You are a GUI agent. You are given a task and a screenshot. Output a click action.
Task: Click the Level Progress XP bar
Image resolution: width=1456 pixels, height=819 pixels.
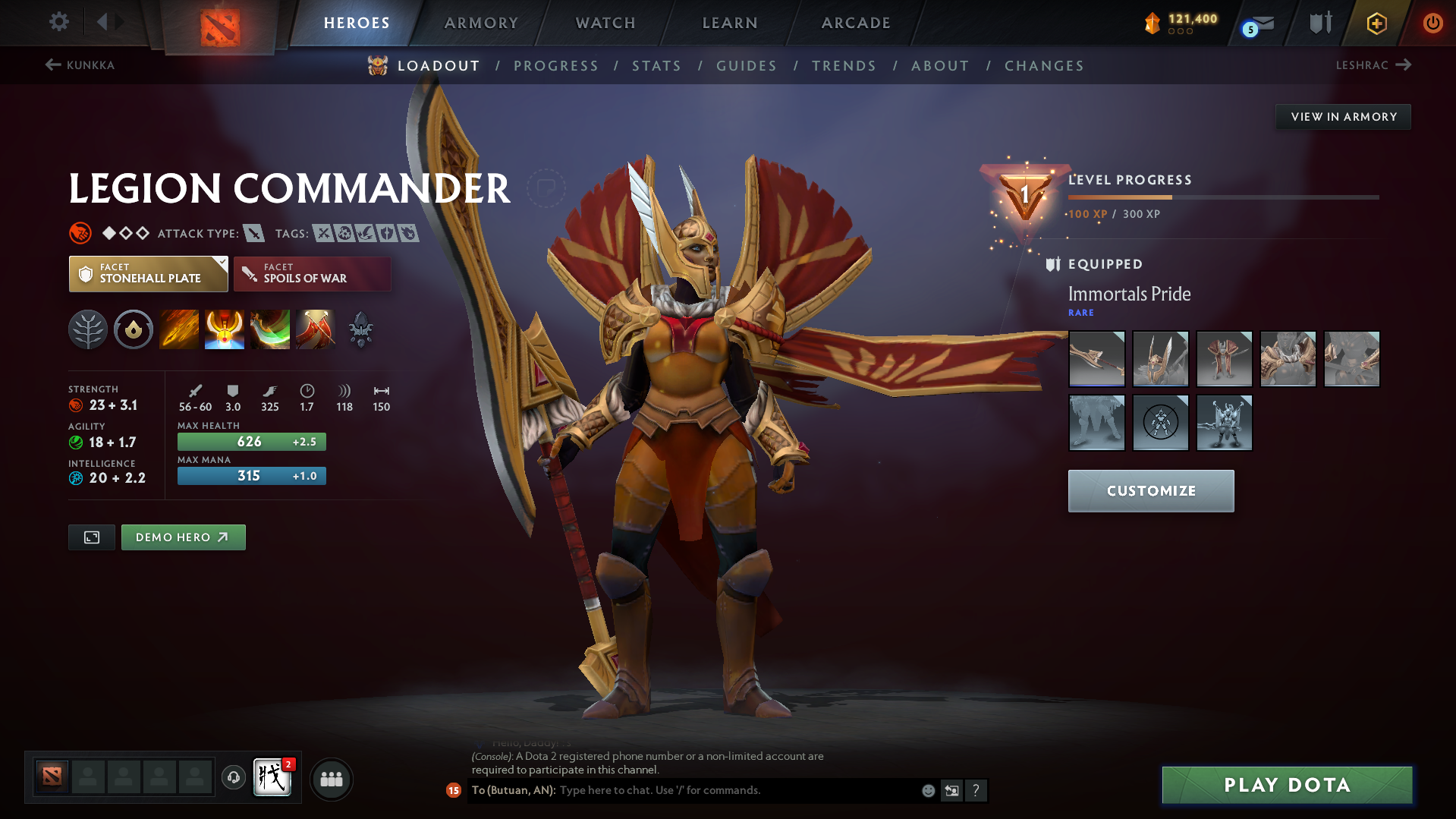pos(1222,197)
